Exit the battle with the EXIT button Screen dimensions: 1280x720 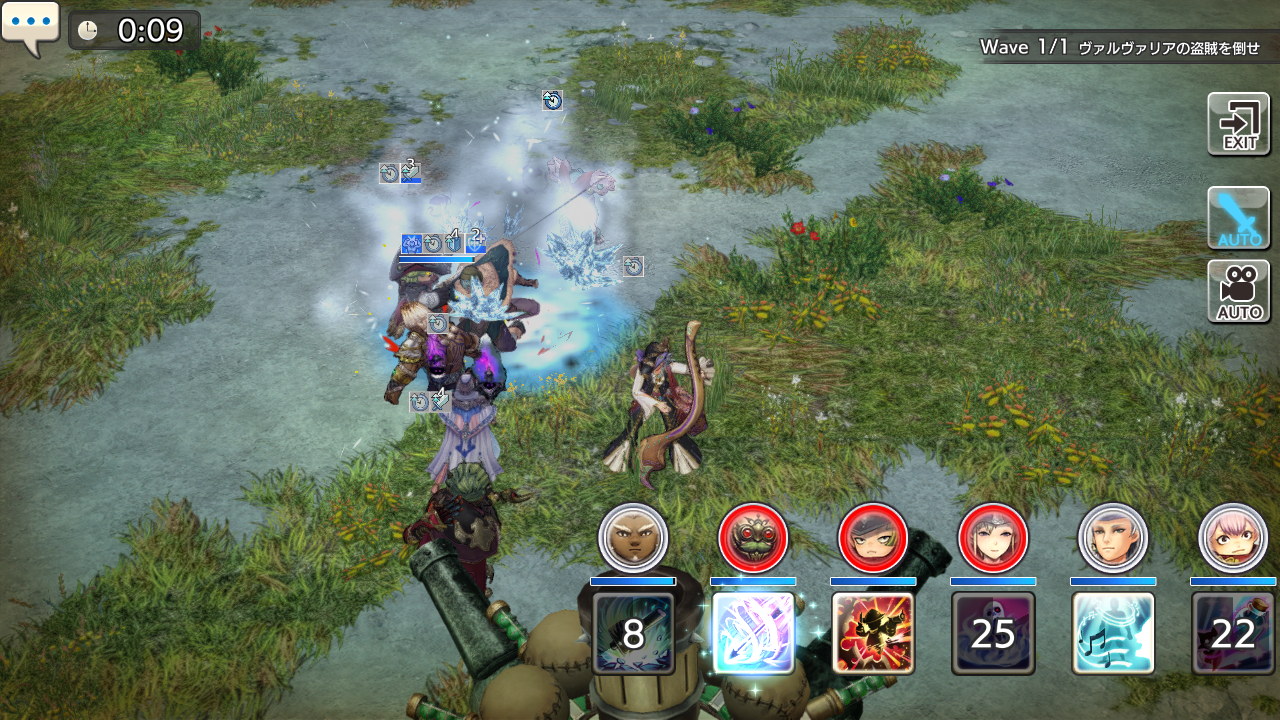pos(1238,125)
